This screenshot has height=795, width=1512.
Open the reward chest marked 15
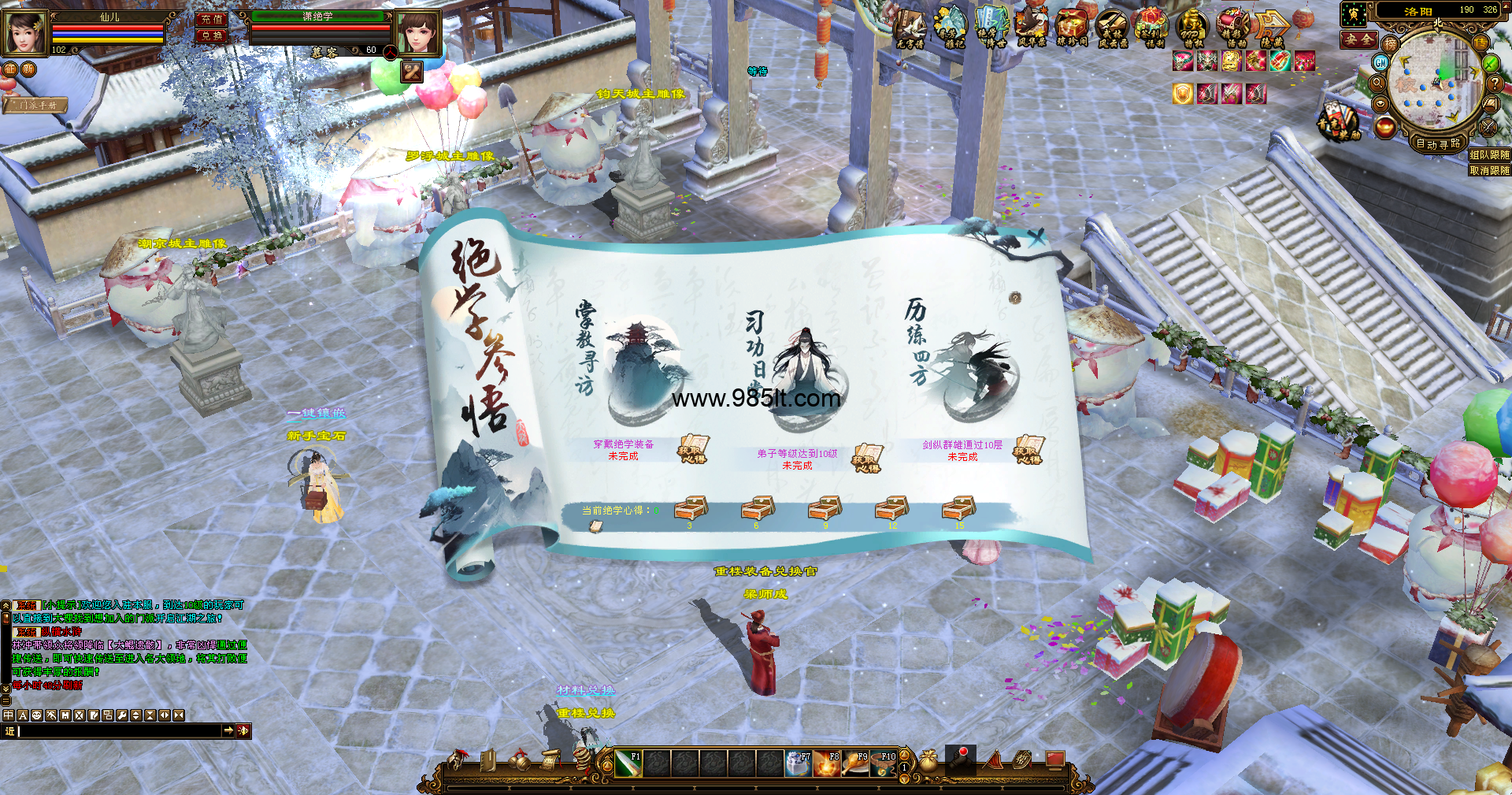tap(958, 508)
